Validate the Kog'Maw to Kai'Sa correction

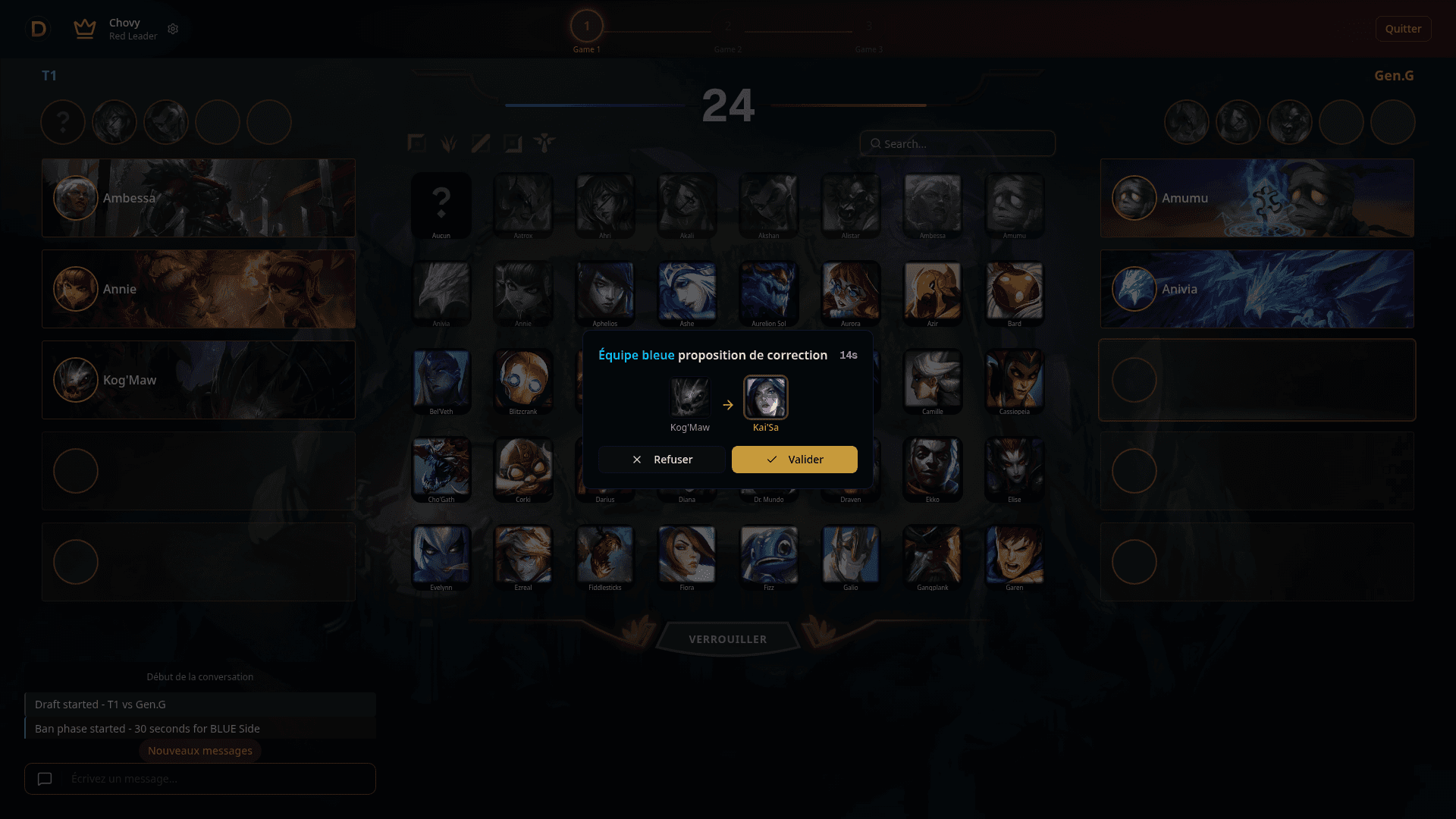(x=794, y=459)
